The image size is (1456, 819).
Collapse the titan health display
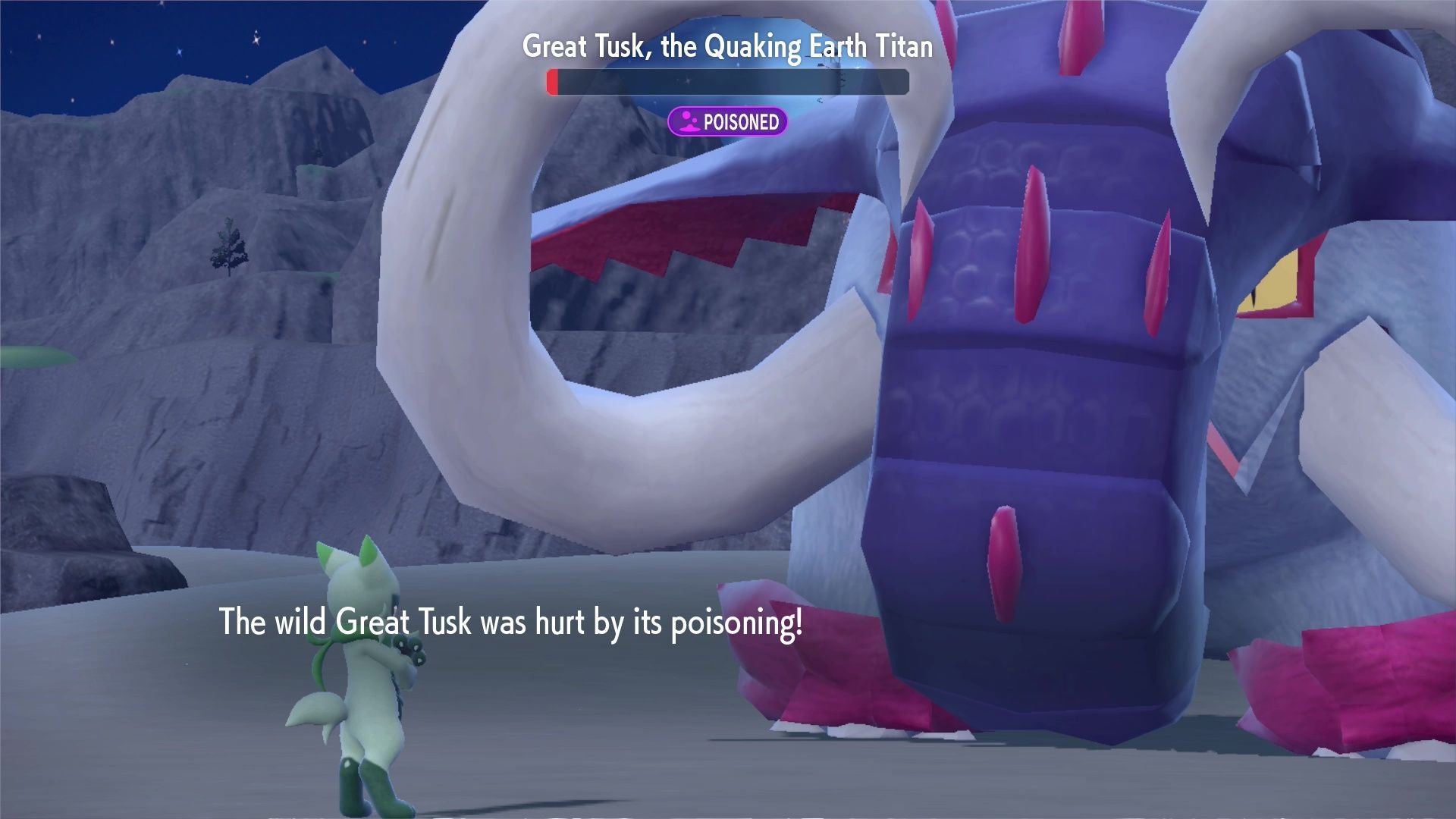pos(726,83)
